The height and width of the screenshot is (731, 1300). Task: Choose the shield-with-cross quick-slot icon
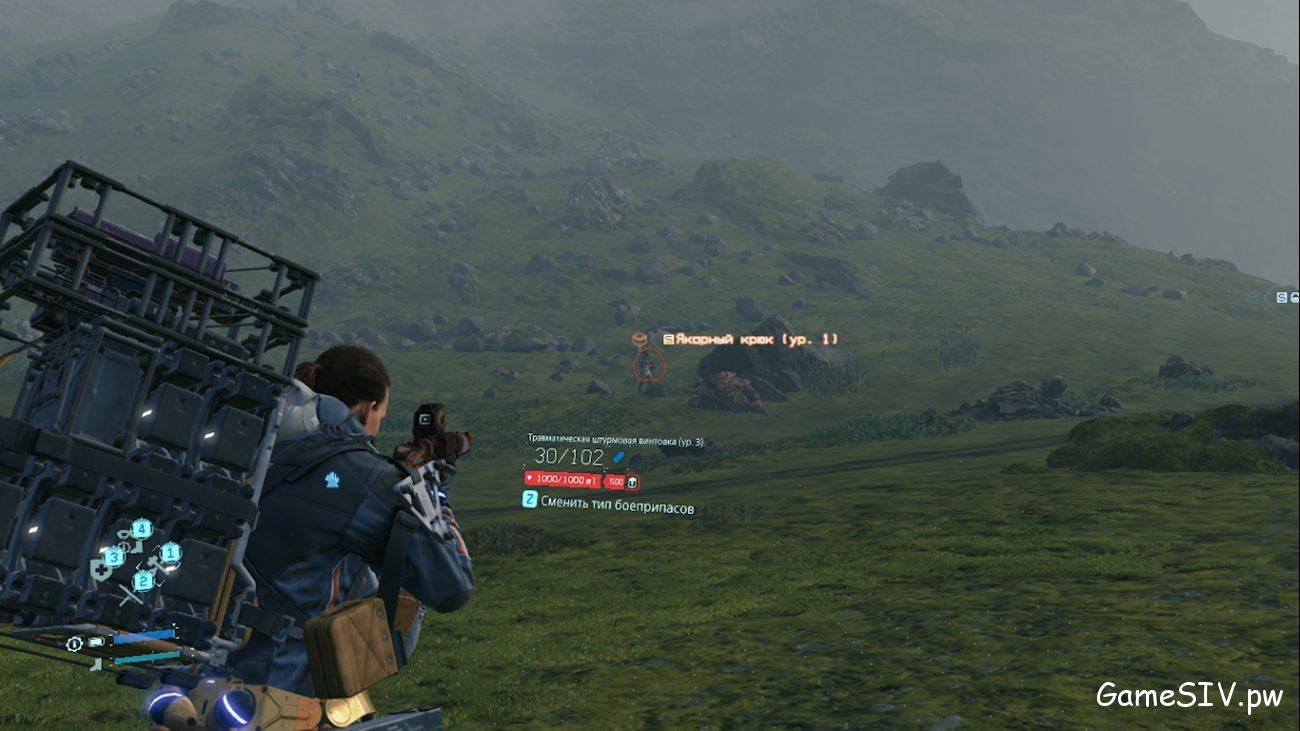(x=100, y=570)
